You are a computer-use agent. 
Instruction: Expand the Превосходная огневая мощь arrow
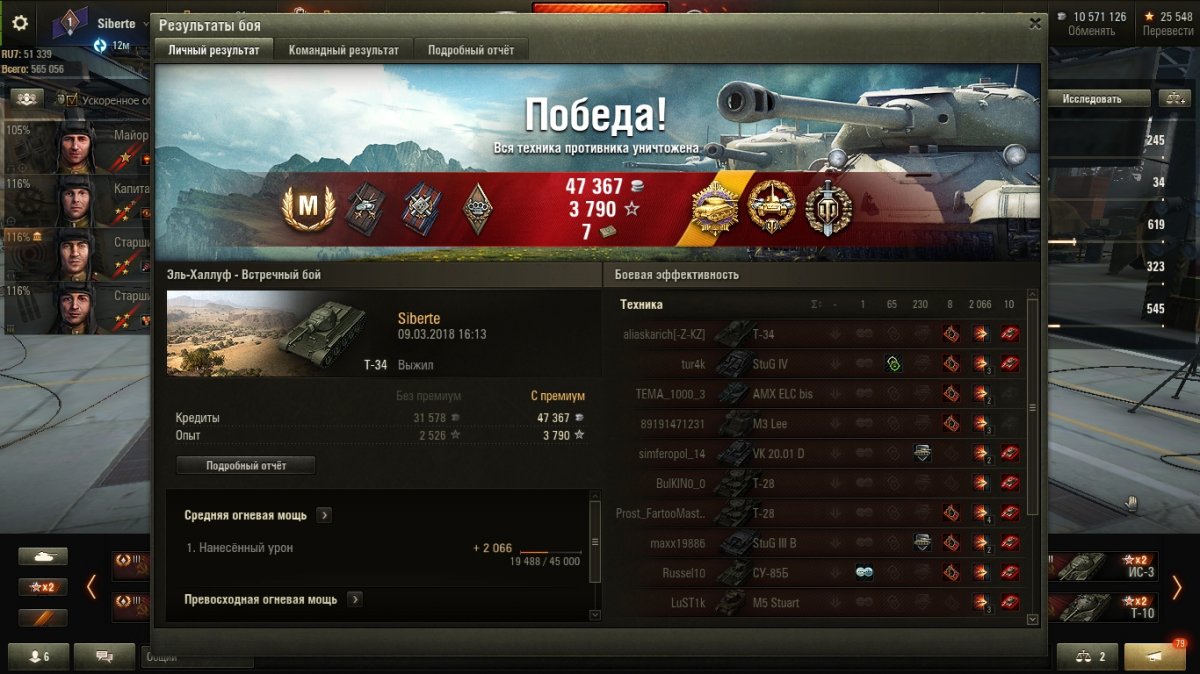pyautogui.click(x=354, y=599)
